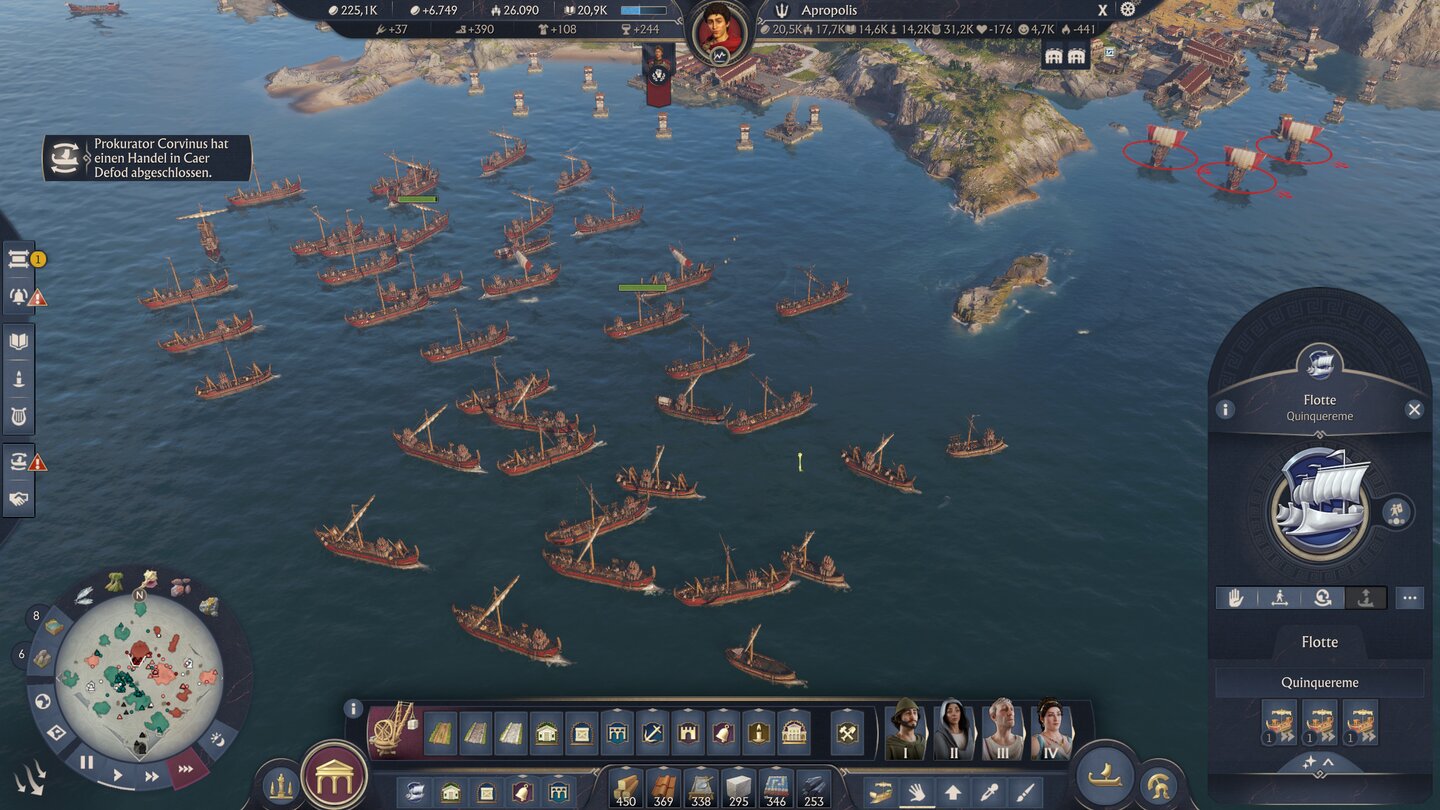Select the anchor harbor building option
The height and width of the screenshot is (810, 1440).
(x=653, y=733)
